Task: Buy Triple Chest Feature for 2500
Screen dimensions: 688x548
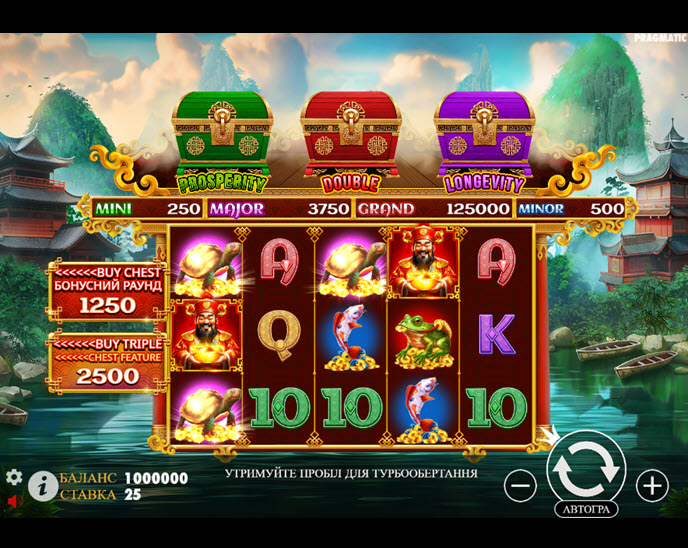Action: [108, 362]
